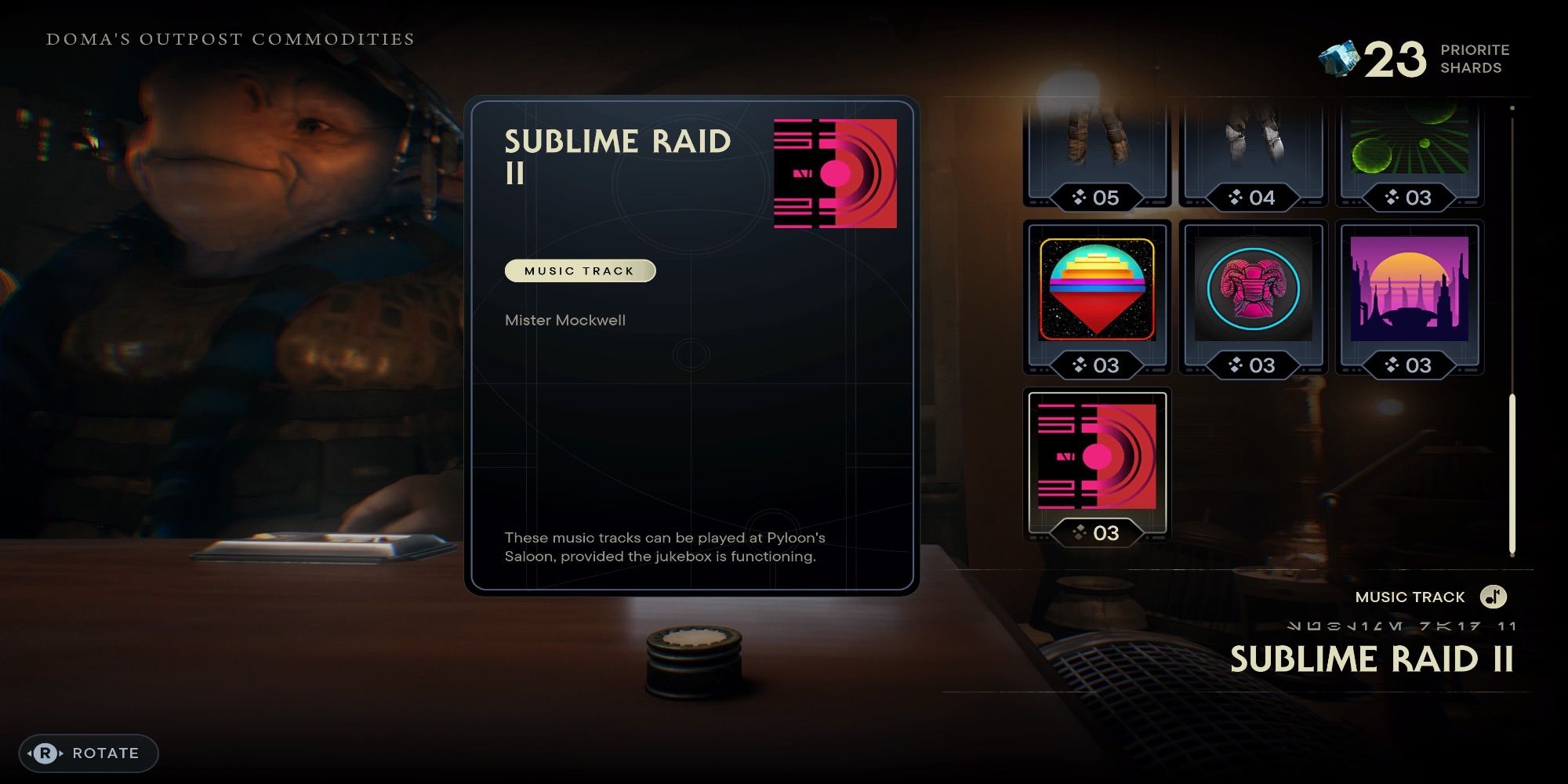Click the 05 shard cost tag on the trousers

pyautogui.click(x=1096, y=198)
